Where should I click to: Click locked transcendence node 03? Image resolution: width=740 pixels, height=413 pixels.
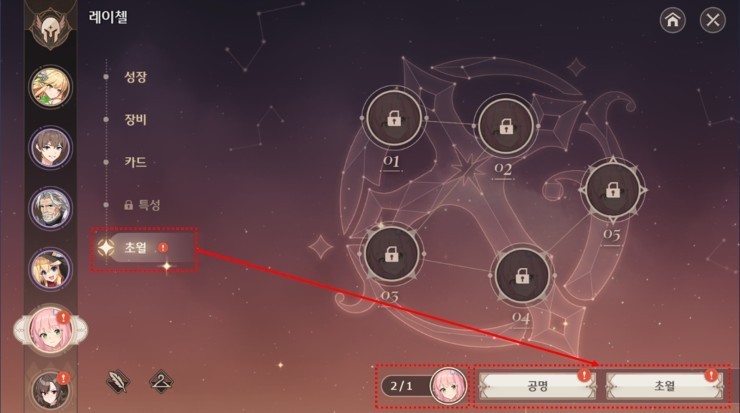[x=392, y=254]
